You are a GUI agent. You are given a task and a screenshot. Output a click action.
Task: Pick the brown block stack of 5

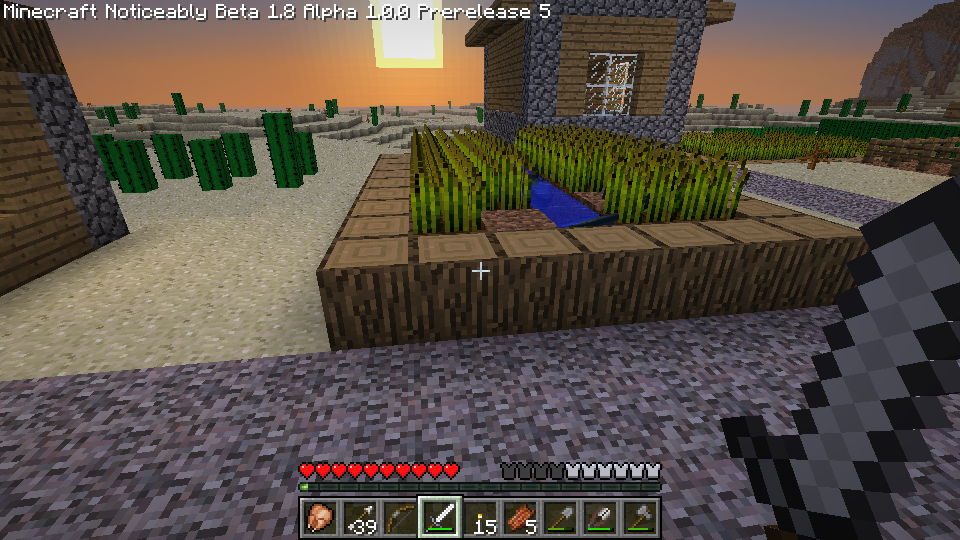tap(519, 517)
